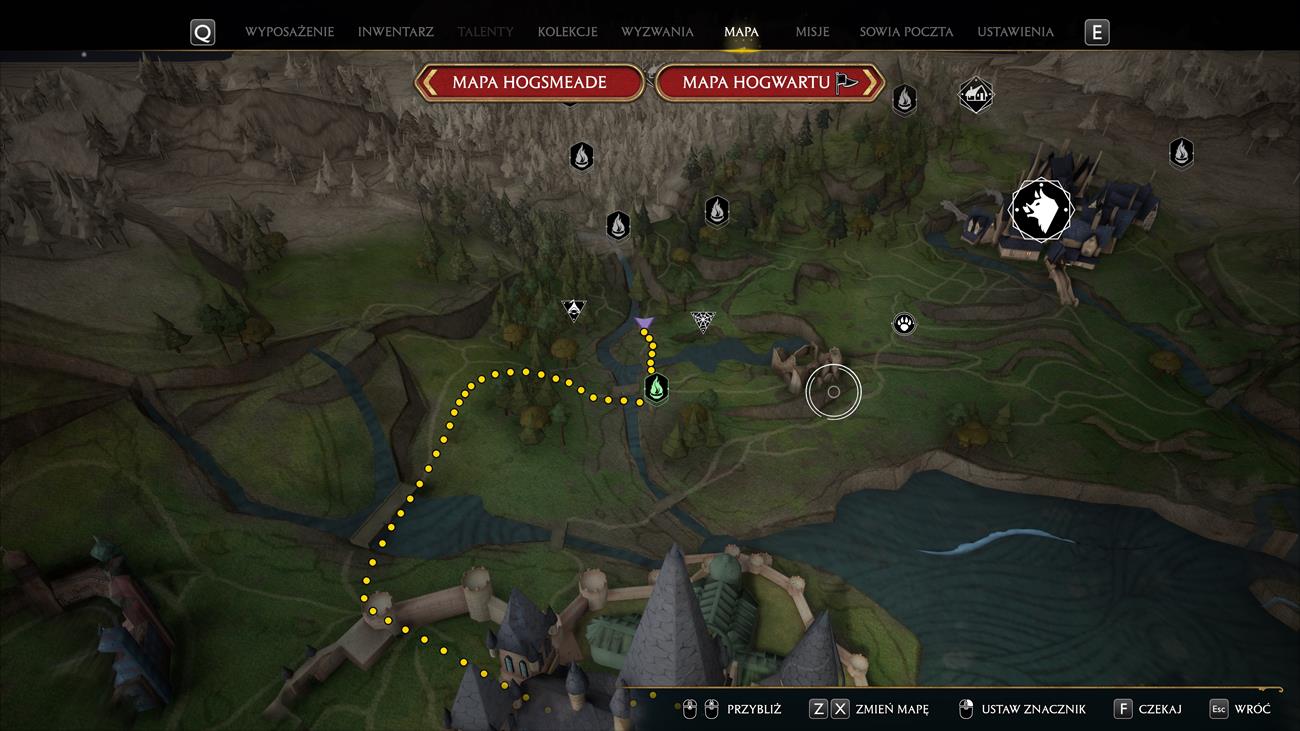The image size is (1300, 731).
Task: Select the purple quest objective marker
Action: coord(643,322)
